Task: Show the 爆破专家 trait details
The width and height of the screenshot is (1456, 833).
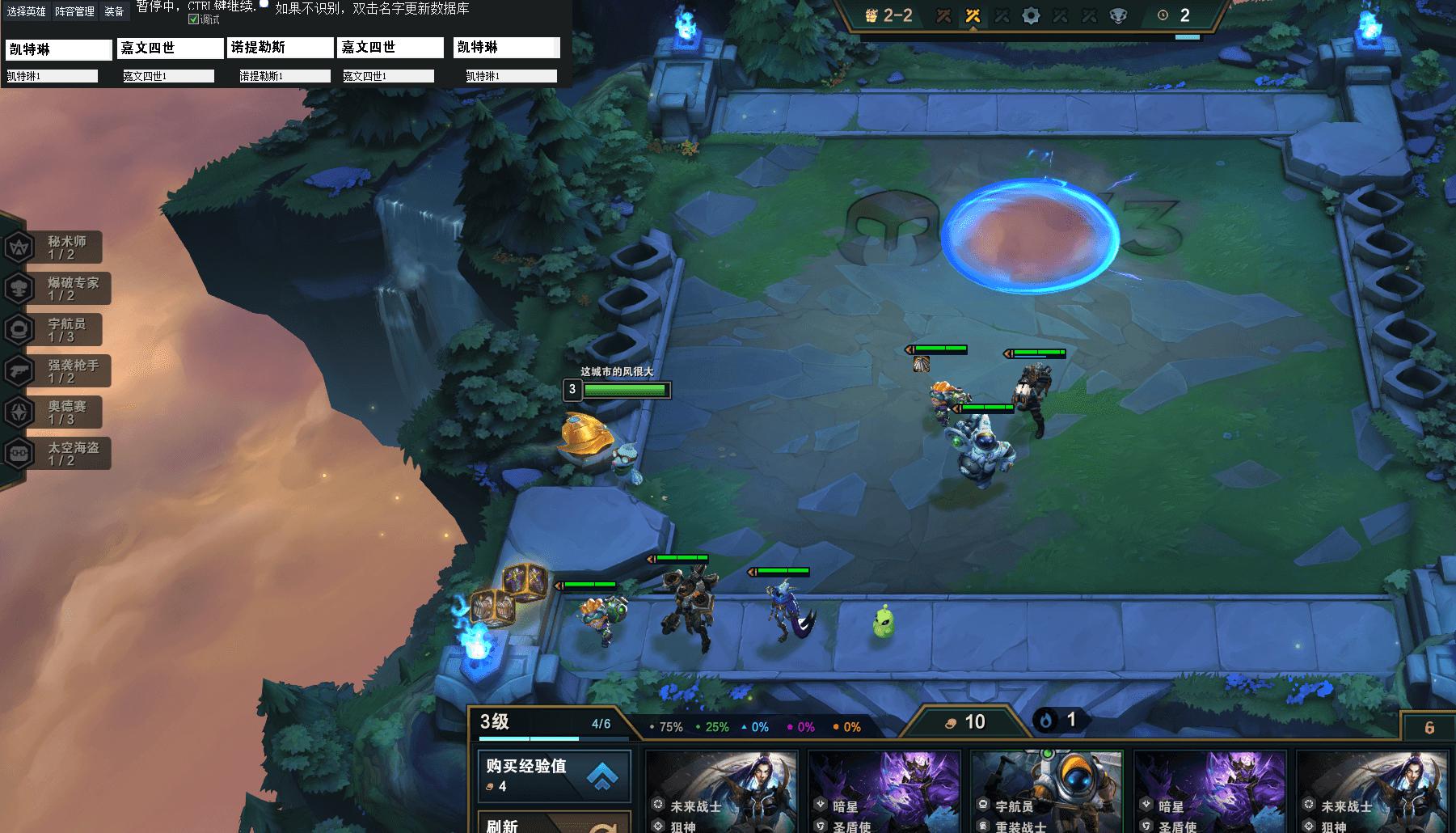Action: [x=58, y=289]
